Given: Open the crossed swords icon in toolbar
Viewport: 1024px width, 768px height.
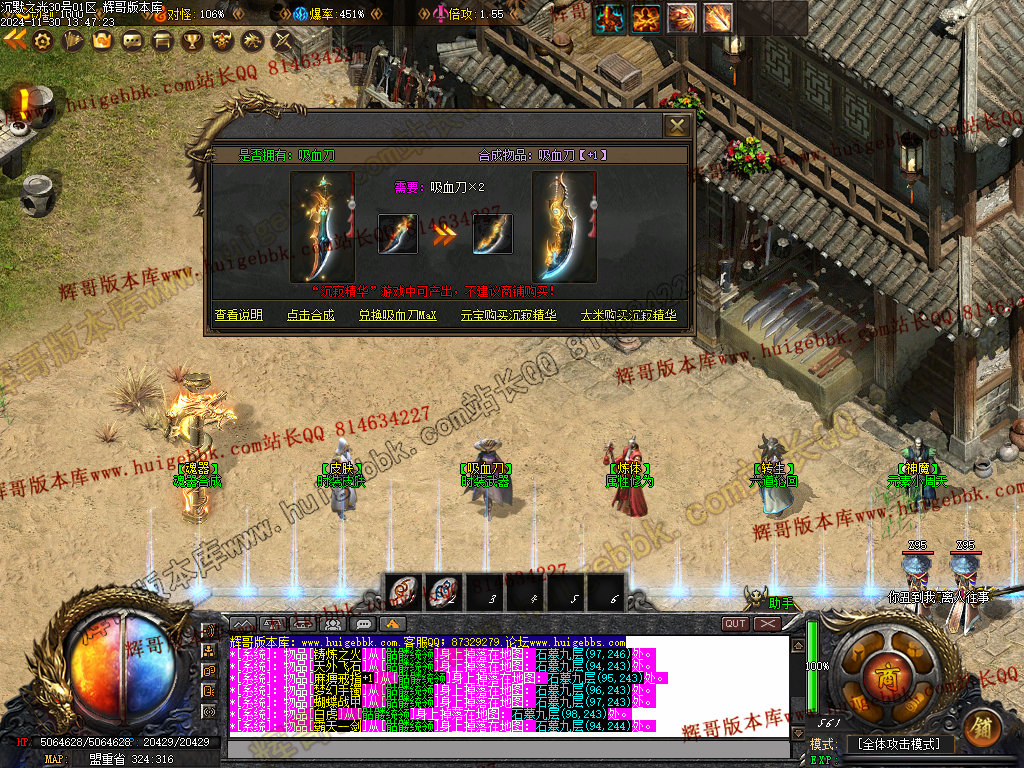Looking at the screenshot, I should coord(283,41).
